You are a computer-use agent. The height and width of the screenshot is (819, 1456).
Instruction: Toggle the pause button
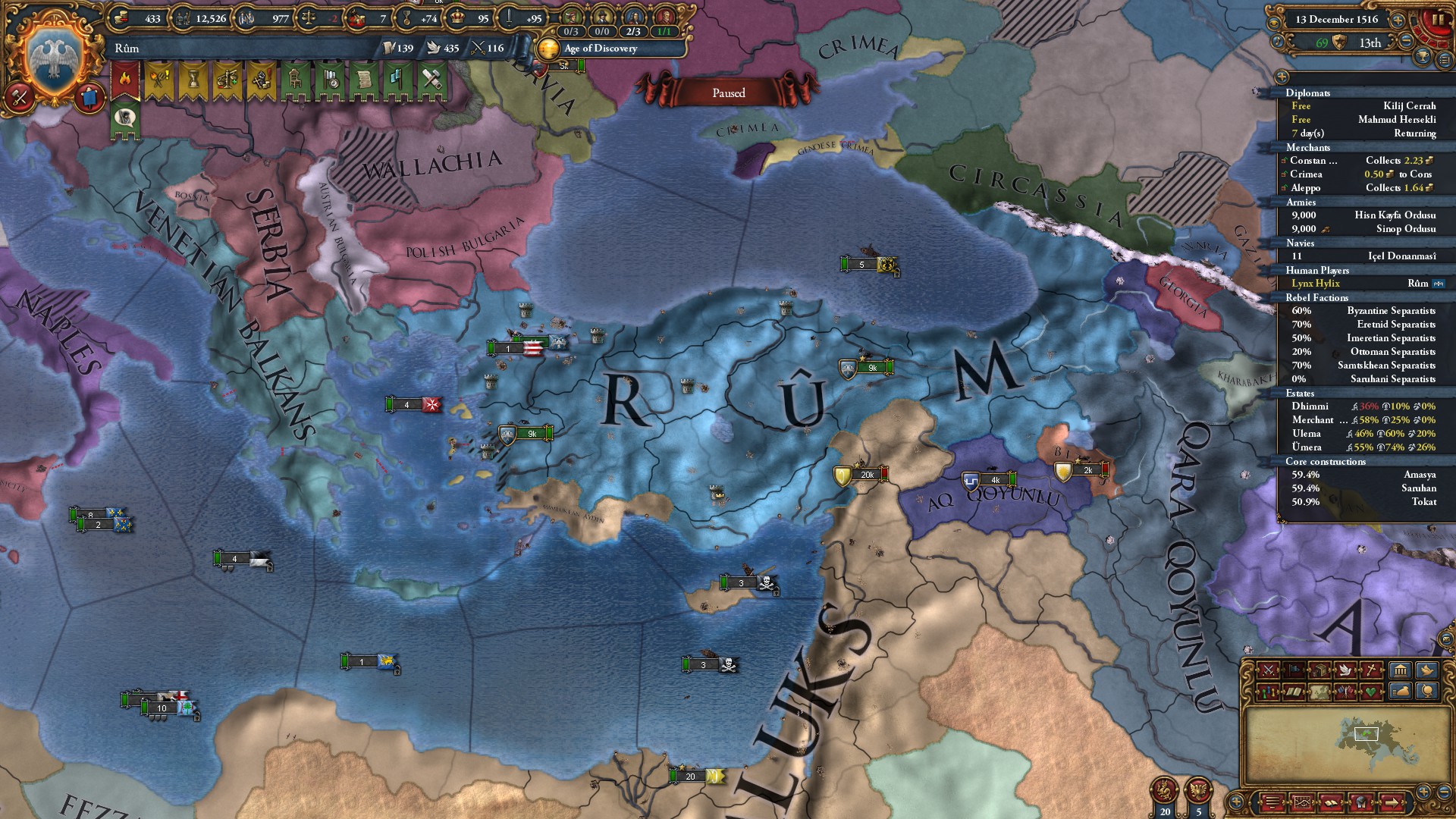[x=1434, y=20]
